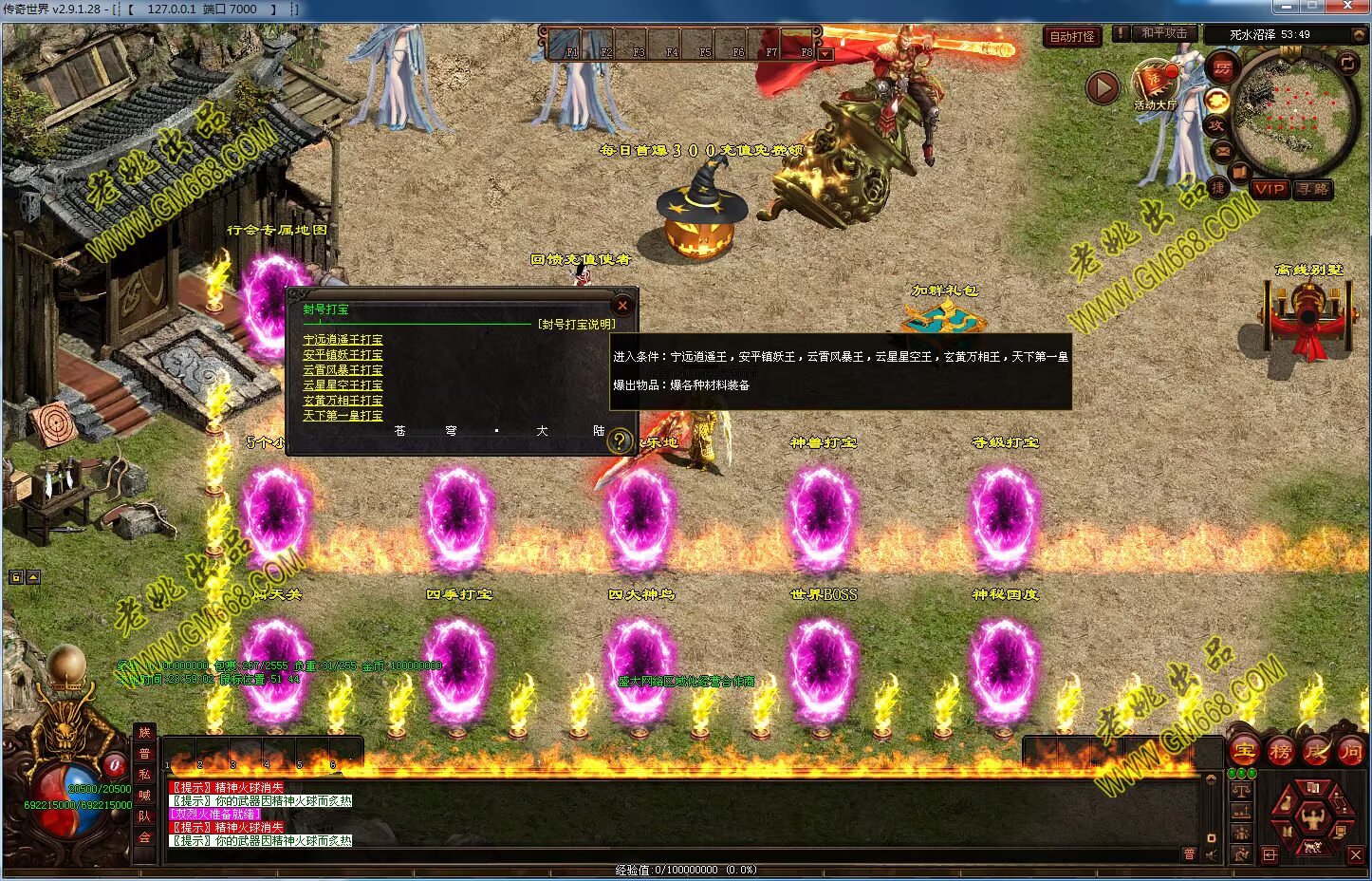This screenshot has height=881, width=1372.
Task: Enter the 天下第一皇打宝 option
Action: pyautogui.click(x=343, y=416)
